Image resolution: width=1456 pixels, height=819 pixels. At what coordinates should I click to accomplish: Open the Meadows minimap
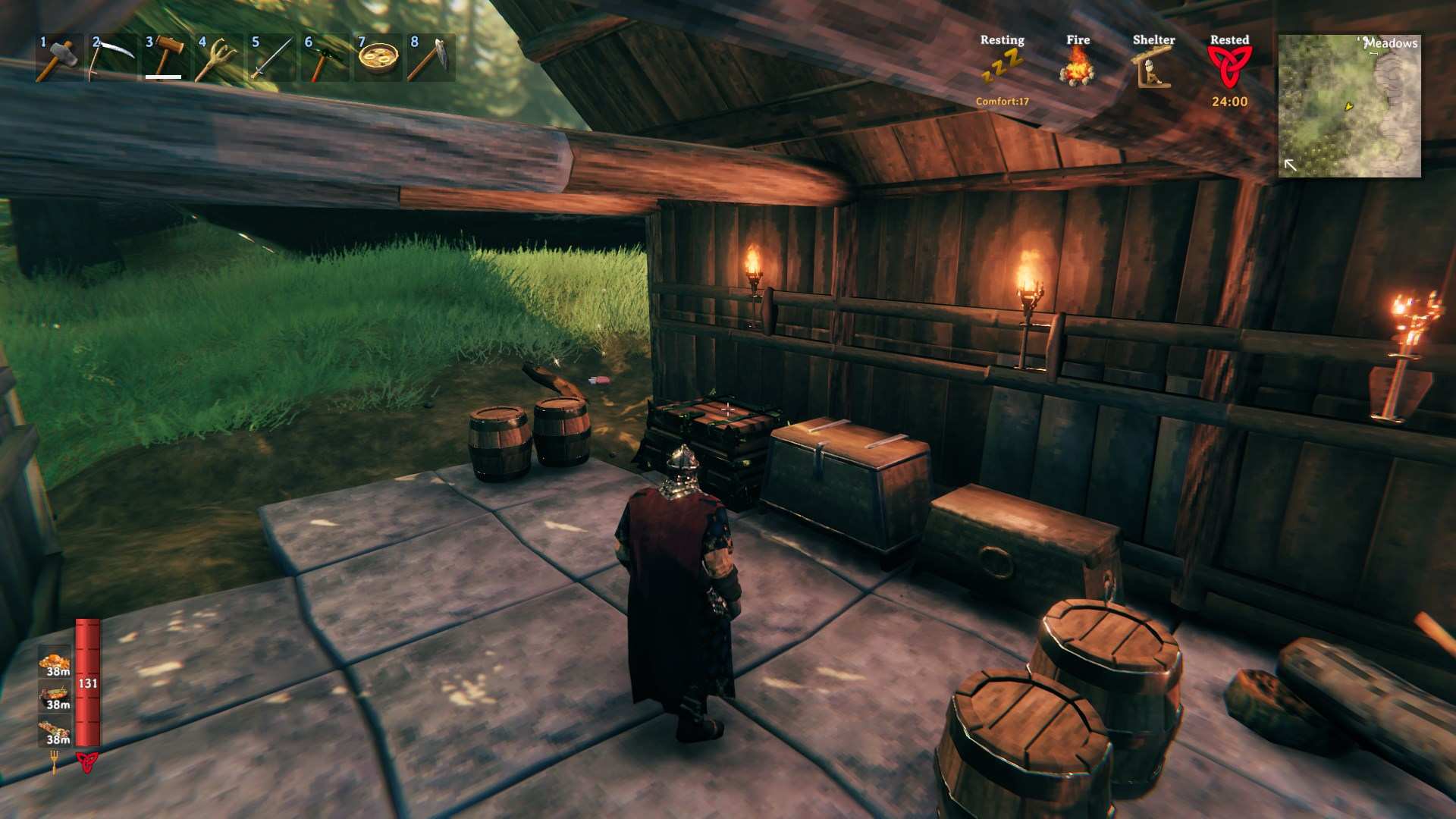point(1350,106)
